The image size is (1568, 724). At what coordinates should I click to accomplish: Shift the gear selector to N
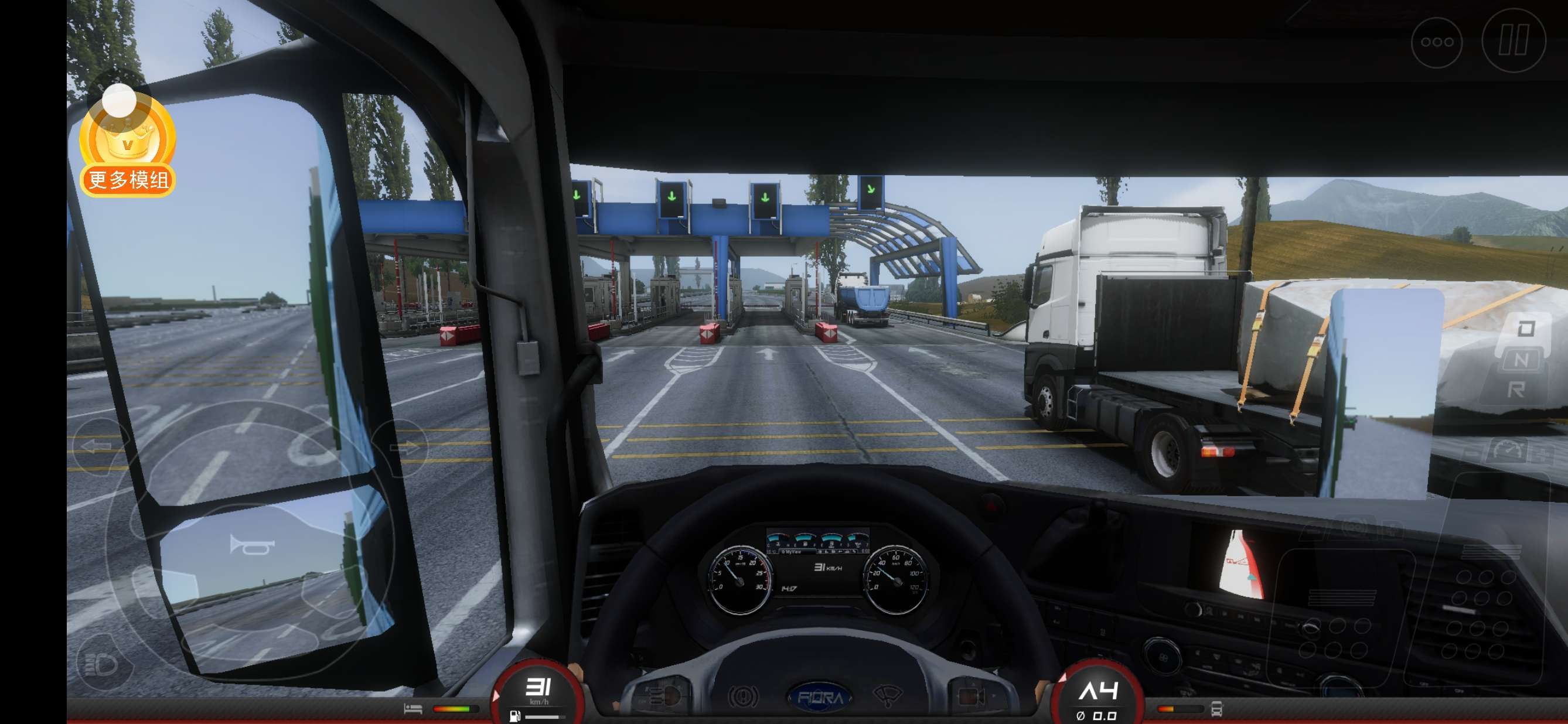(x=1521, y=360)
